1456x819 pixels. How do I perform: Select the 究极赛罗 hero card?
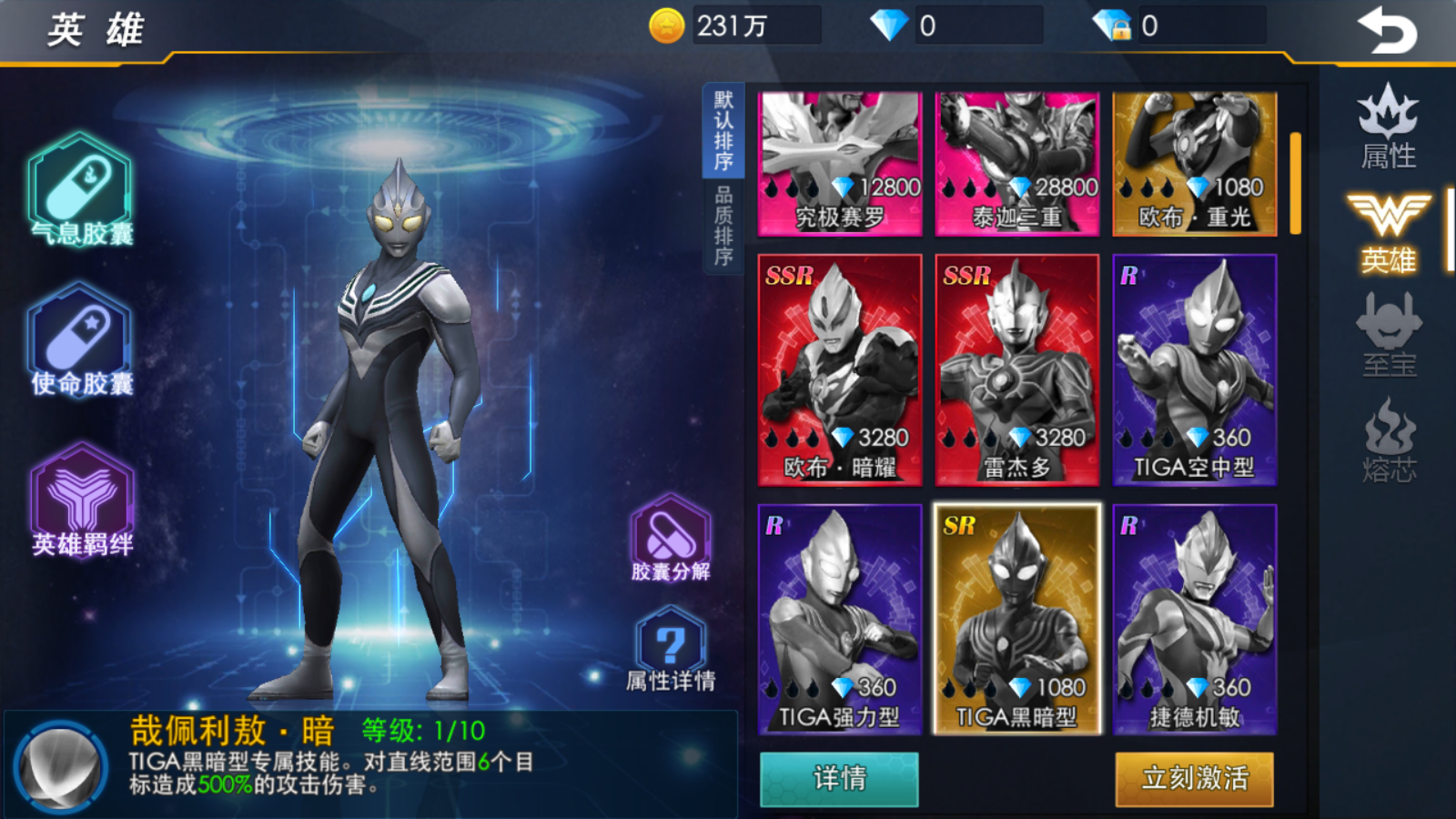839,164
